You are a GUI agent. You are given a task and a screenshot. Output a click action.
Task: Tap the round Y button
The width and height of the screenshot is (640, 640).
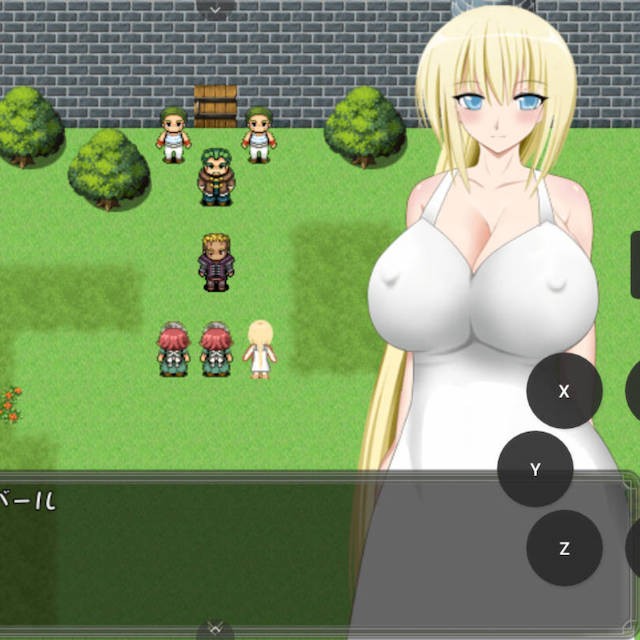[535, 469]
